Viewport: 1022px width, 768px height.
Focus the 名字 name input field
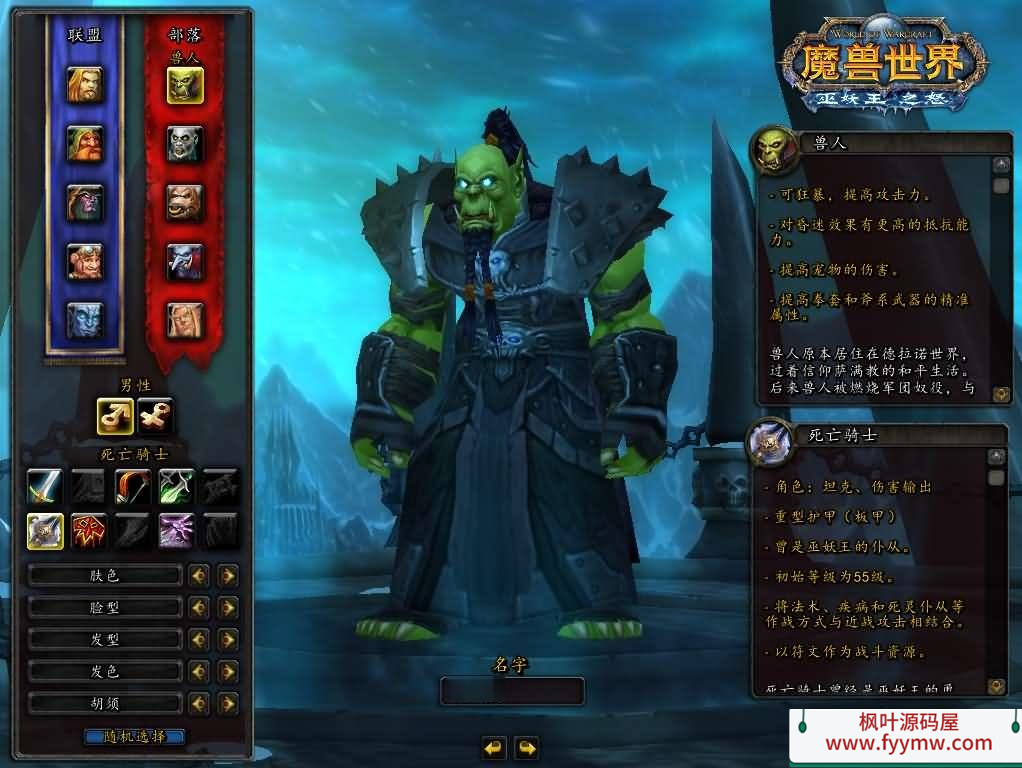pyautogui.click(x=512, y=691)
